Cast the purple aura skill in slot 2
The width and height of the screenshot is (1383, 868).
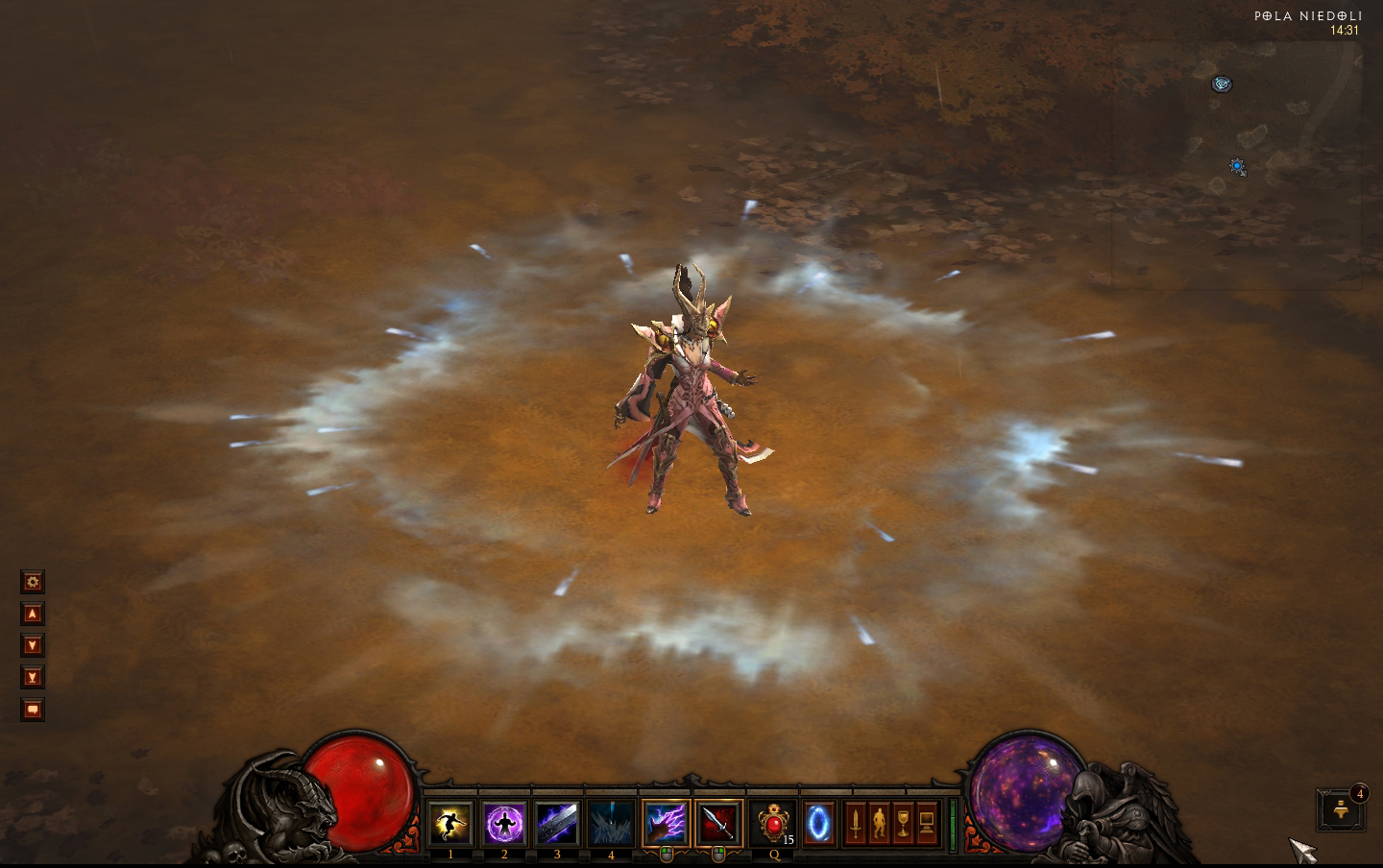(x=504, y=823)
